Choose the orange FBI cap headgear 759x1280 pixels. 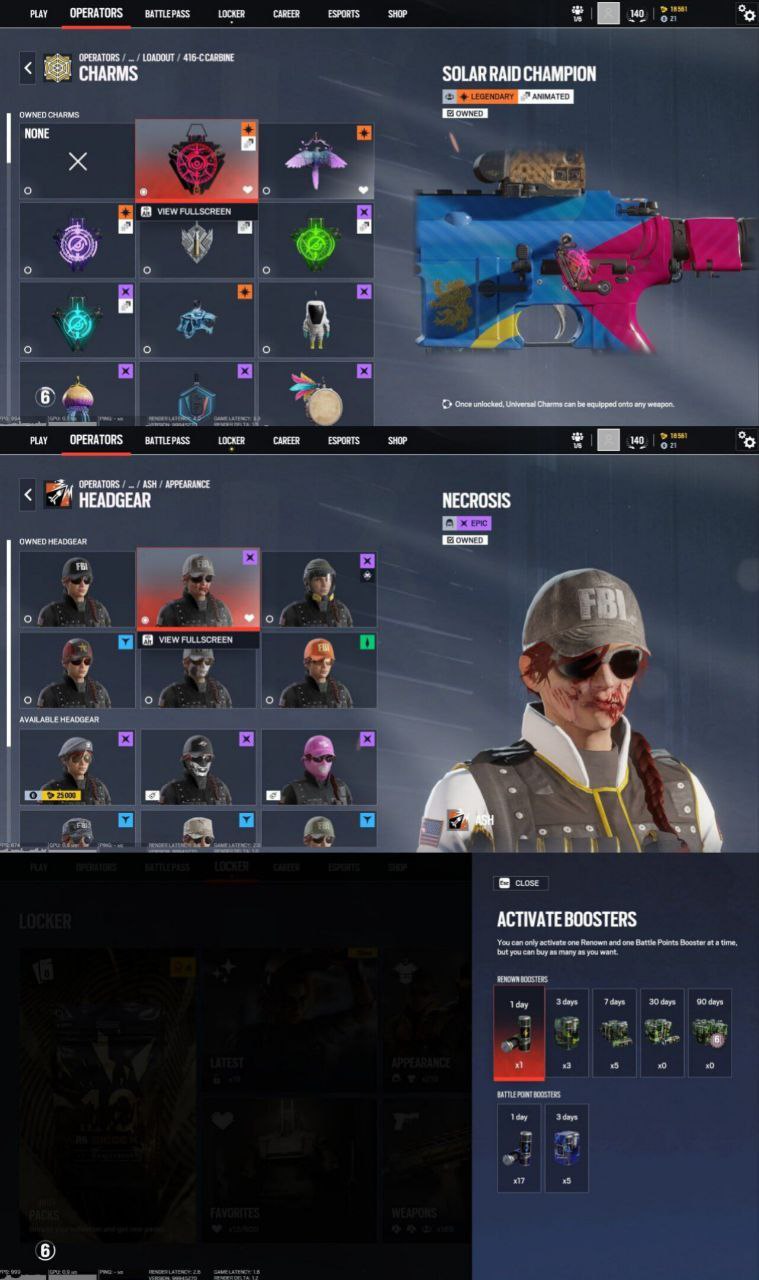tap(318, 669)
